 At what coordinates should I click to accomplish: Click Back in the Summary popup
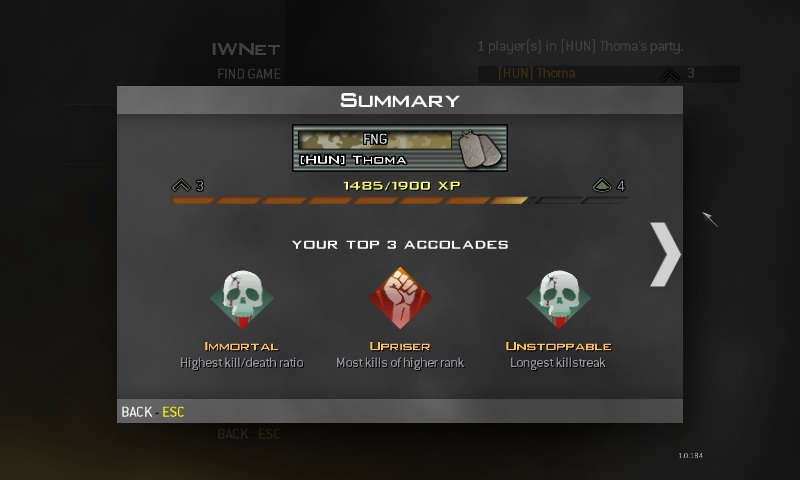152,412
